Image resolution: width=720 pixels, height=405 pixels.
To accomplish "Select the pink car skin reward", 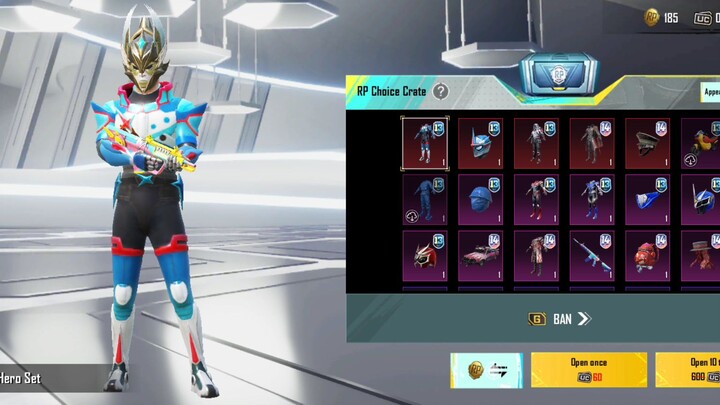I will point(481,255).
